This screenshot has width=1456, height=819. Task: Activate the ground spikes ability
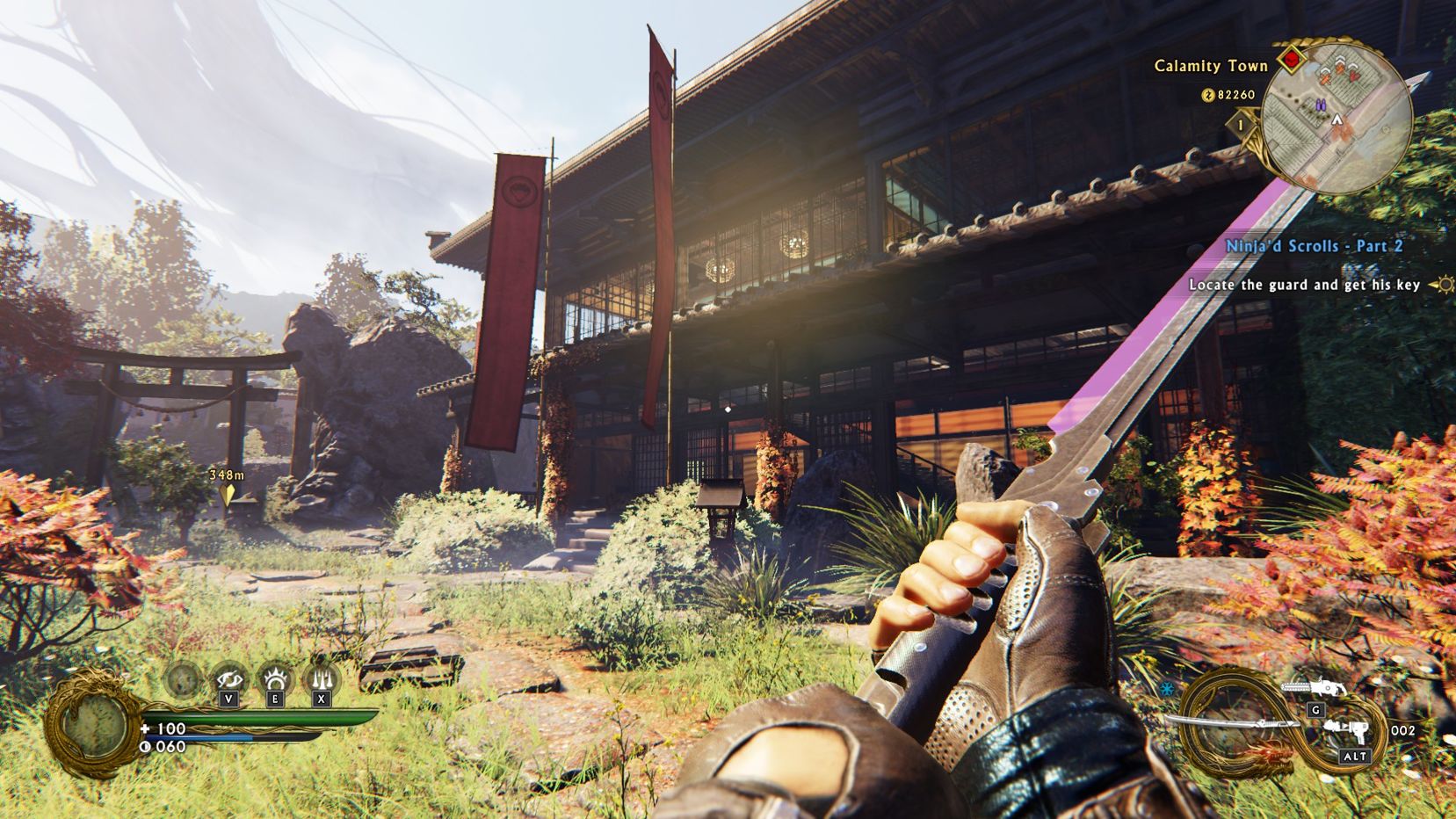pyautogui.click(x=321, y=678)
